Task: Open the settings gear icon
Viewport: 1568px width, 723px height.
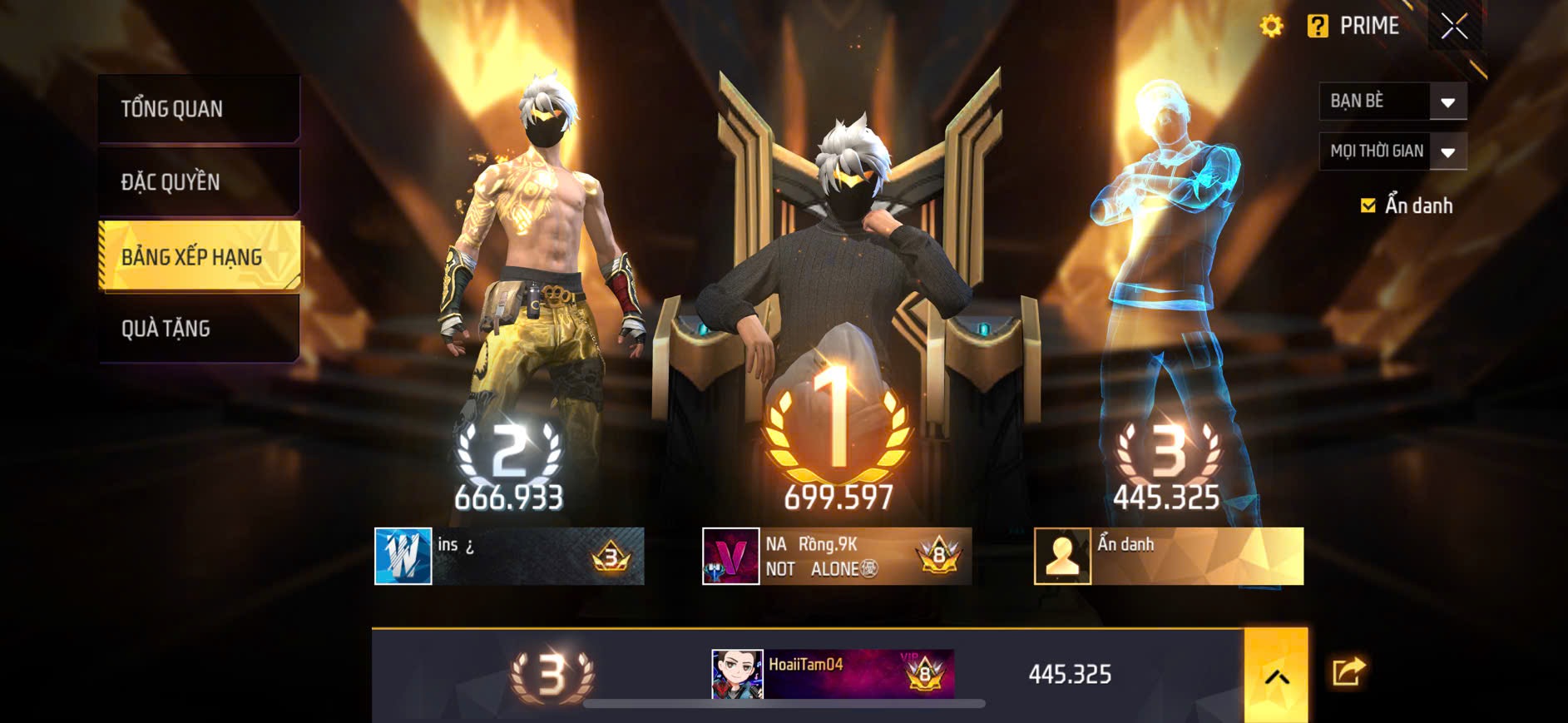Action: pyautogui.click(x=1272, y=25)
